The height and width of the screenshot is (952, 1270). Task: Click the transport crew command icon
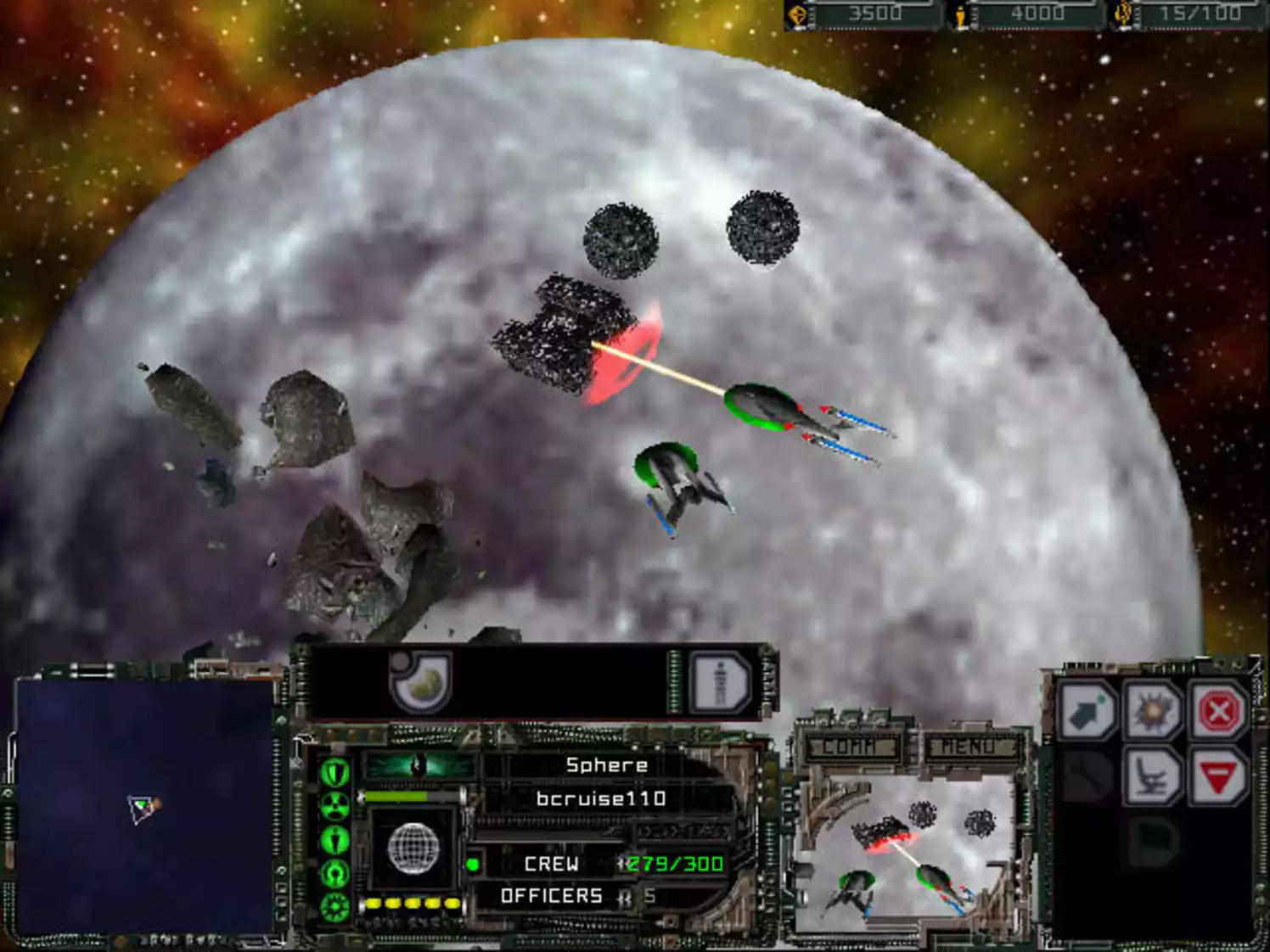coord(1153,776)
